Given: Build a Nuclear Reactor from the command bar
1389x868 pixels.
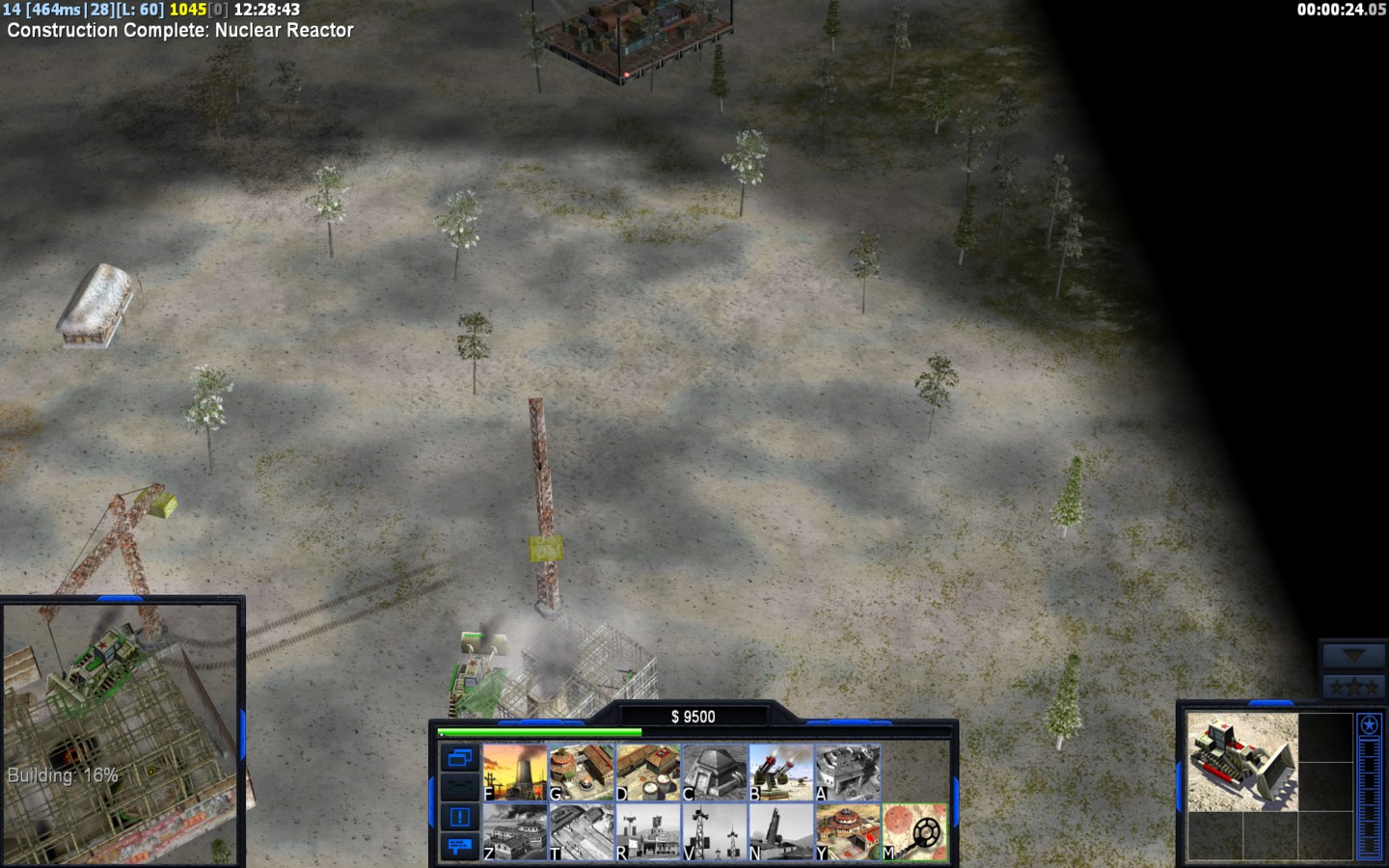Looking at the screenshot, I should click(515, 773).
